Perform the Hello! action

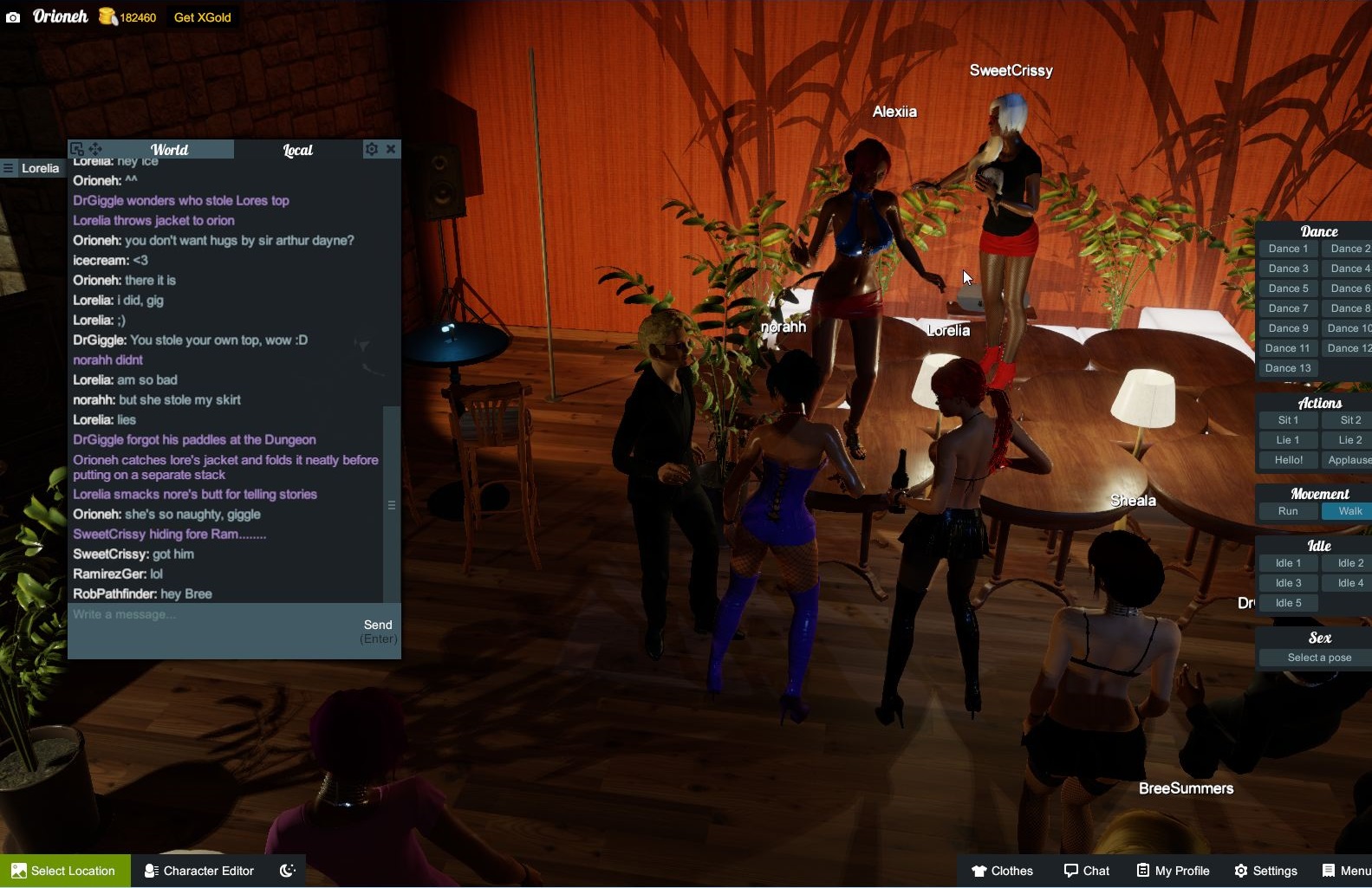(x=1288, y=460)
